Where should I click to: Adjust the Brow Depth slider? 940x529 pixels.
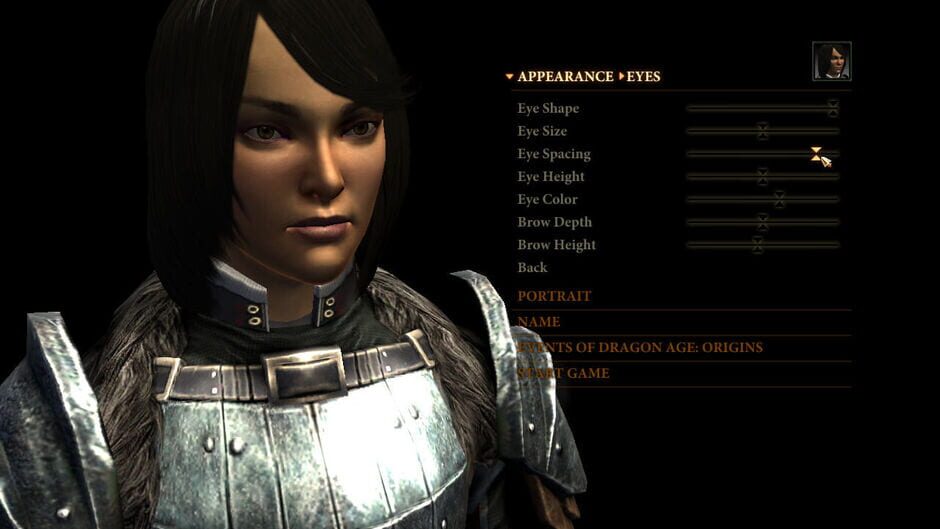coord(762,222)
